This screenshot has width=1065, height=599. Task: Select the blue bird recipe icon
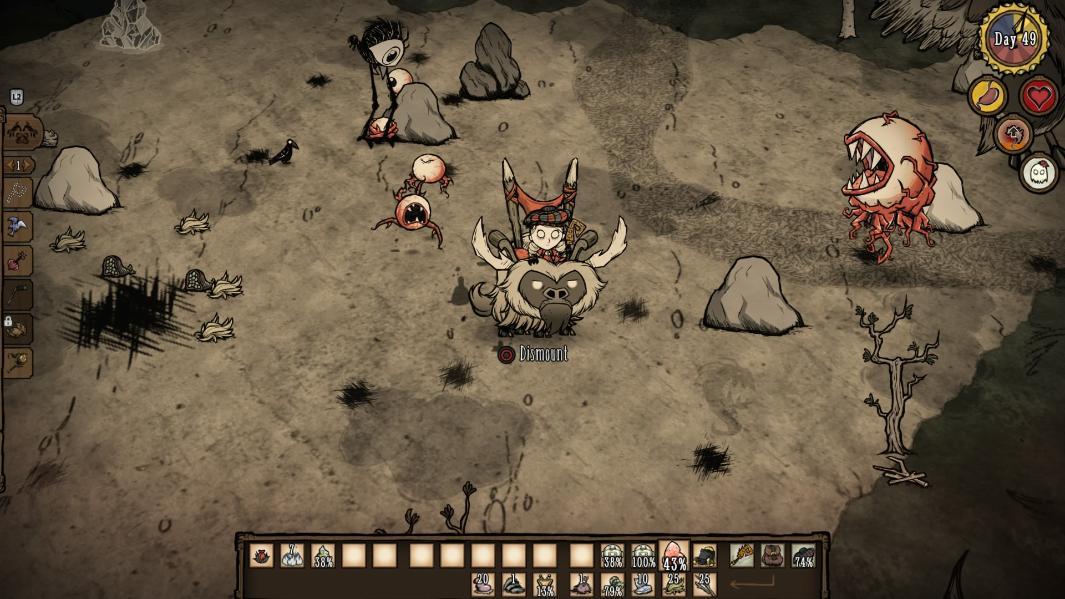(x=18, y=227)
